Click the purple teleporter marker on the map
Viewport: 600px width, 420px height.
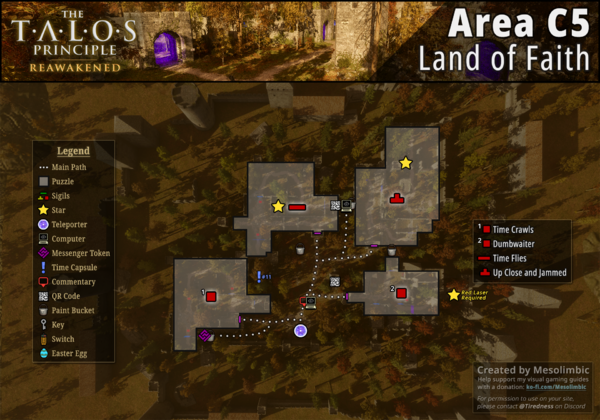click(300, 331)
